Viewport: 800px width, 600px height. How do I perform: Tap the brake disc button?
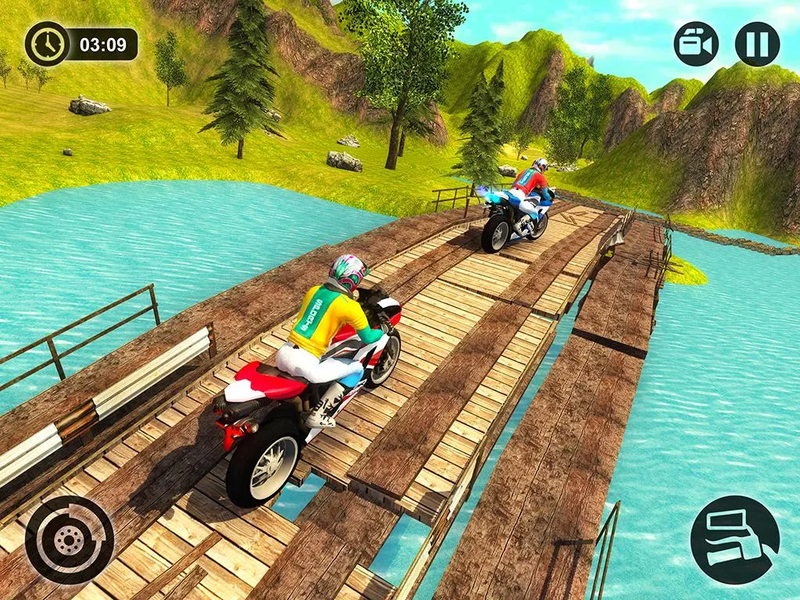(x=70, y=539)
